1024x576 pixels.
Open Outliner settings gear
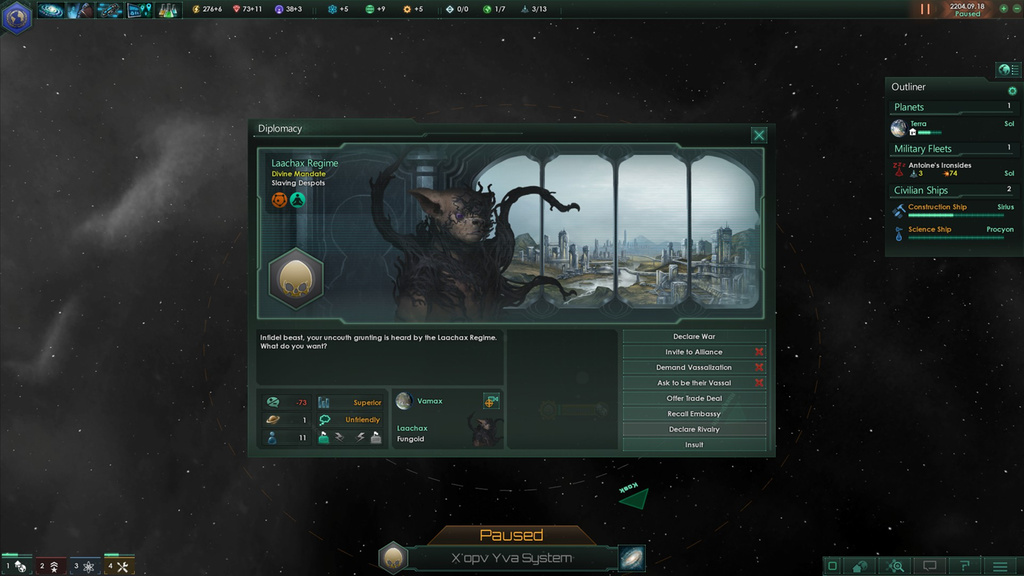pos(1012,91)
